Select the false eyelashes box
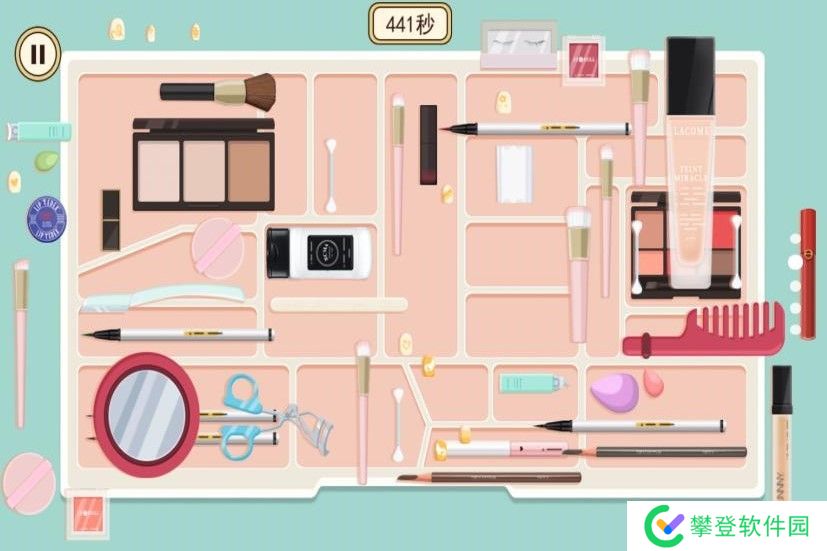 click(x=517, y=47)
